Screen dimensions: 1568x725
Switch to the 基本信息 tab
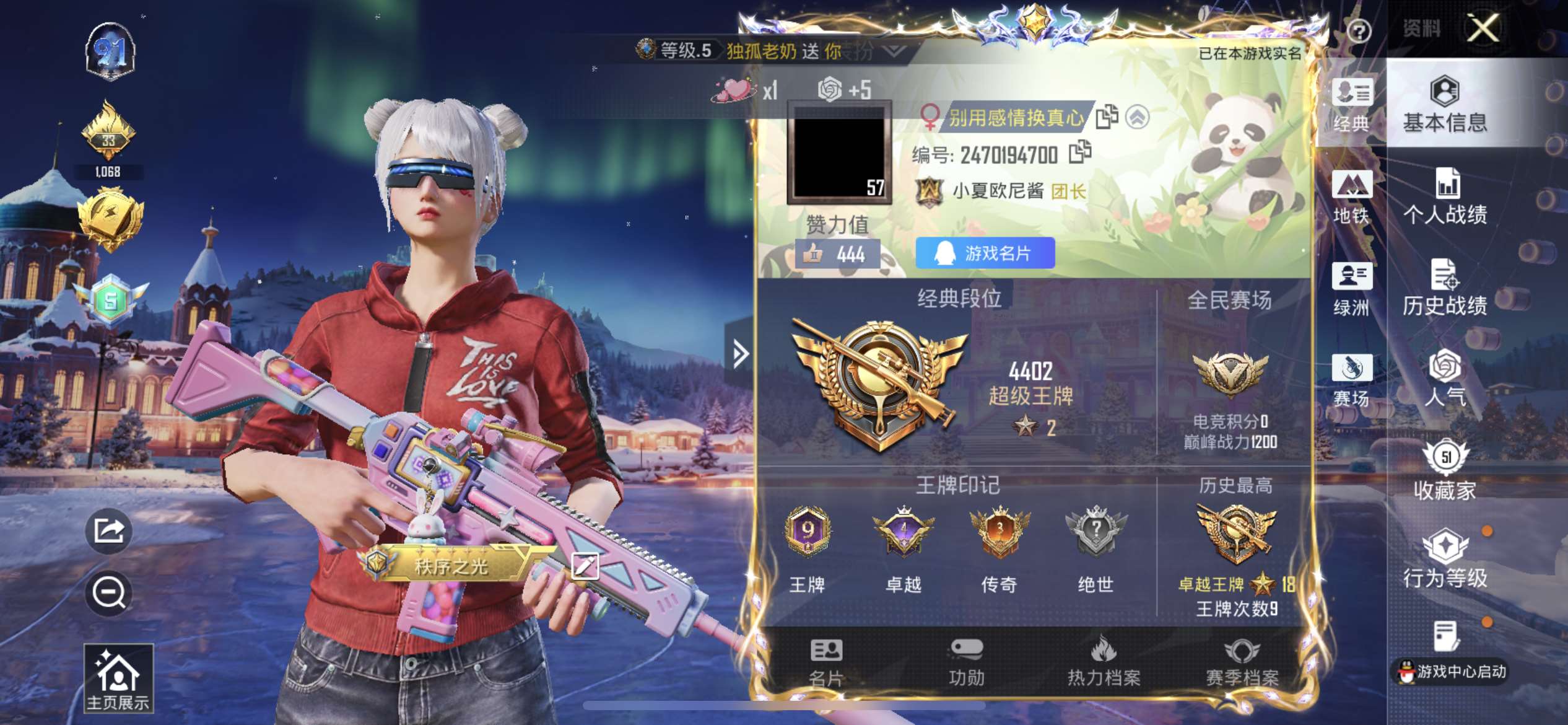point(1445,104)
